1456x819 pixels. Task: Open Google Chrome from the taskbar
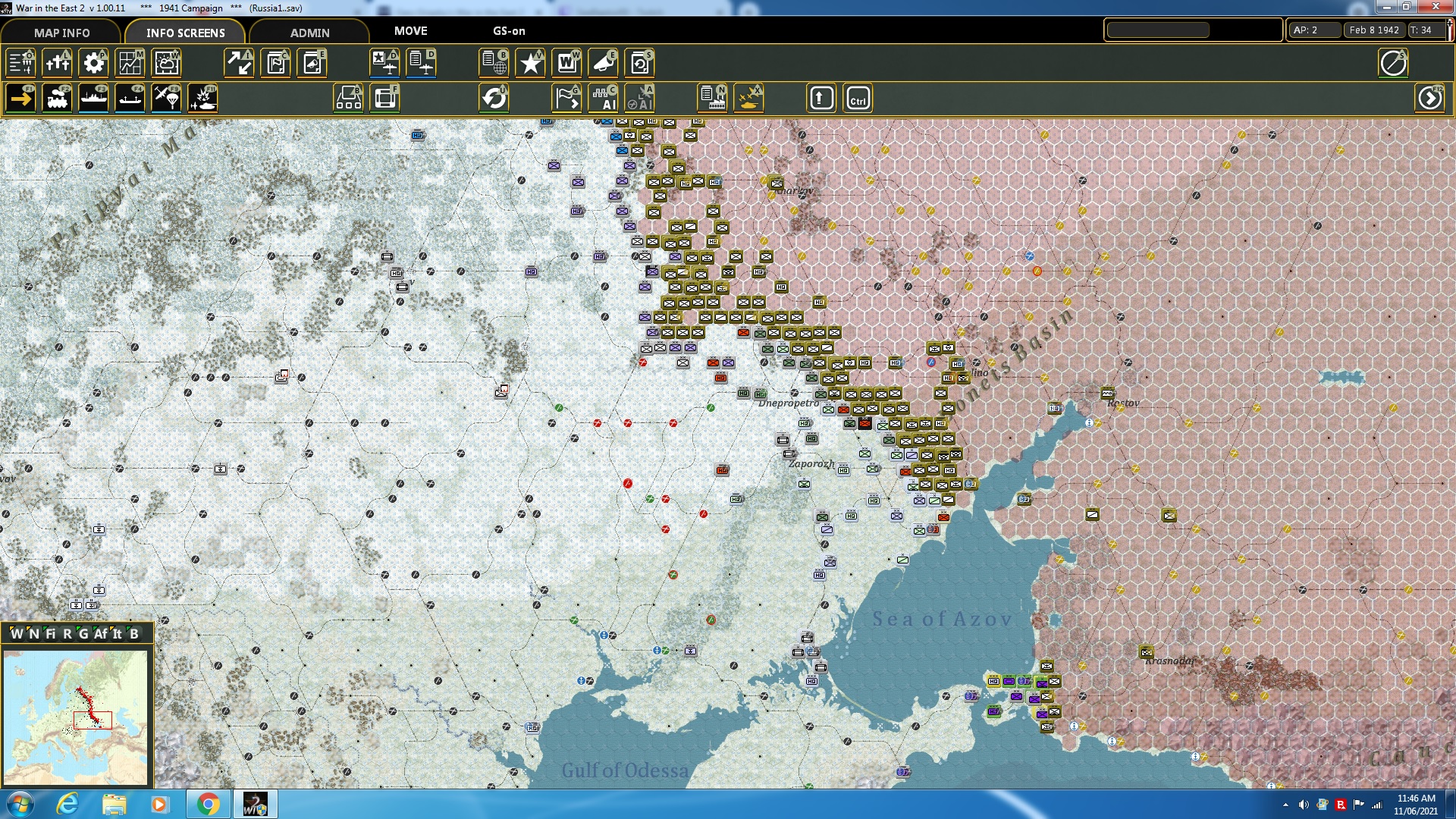point(209,803)
